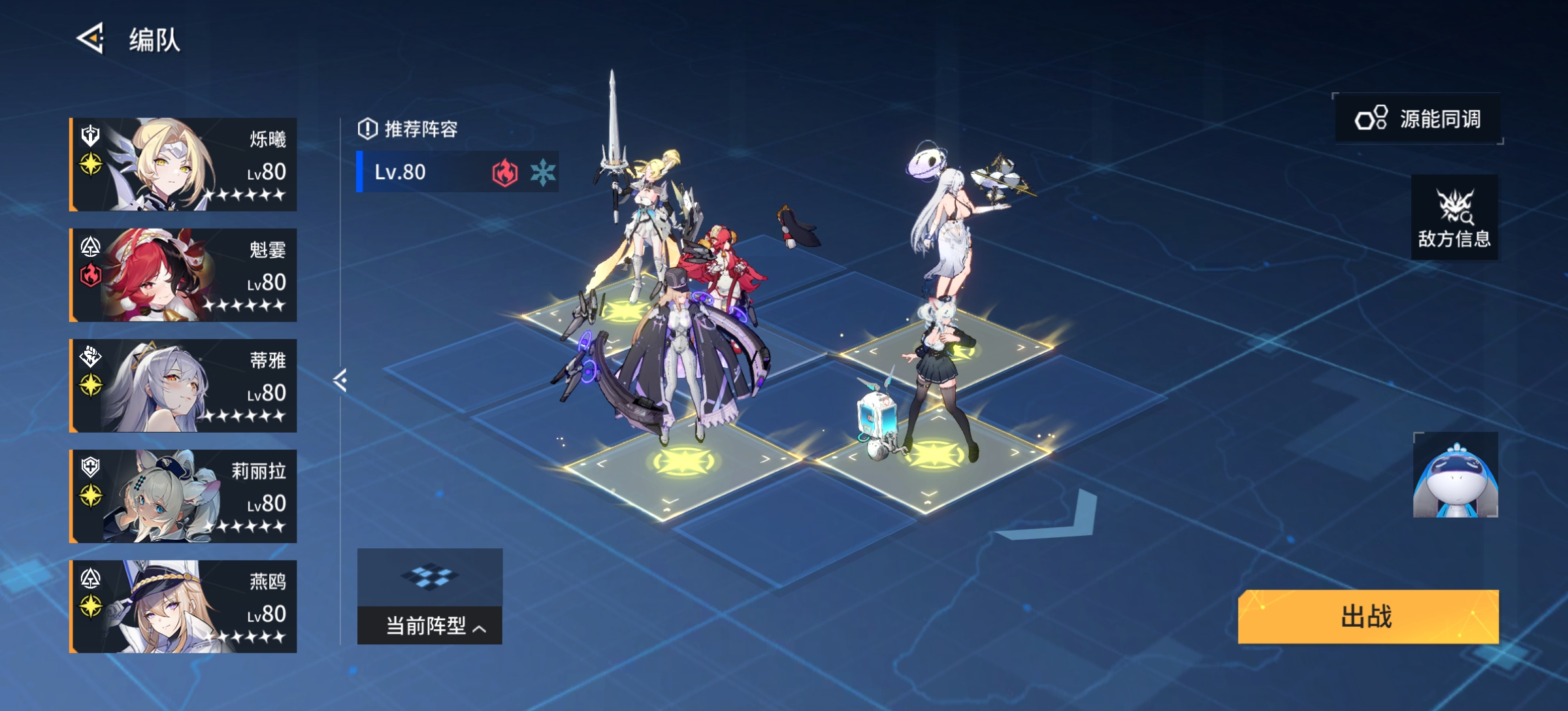
Task: Open the blue whale mascot portrait
Action: pos(1455,475)
